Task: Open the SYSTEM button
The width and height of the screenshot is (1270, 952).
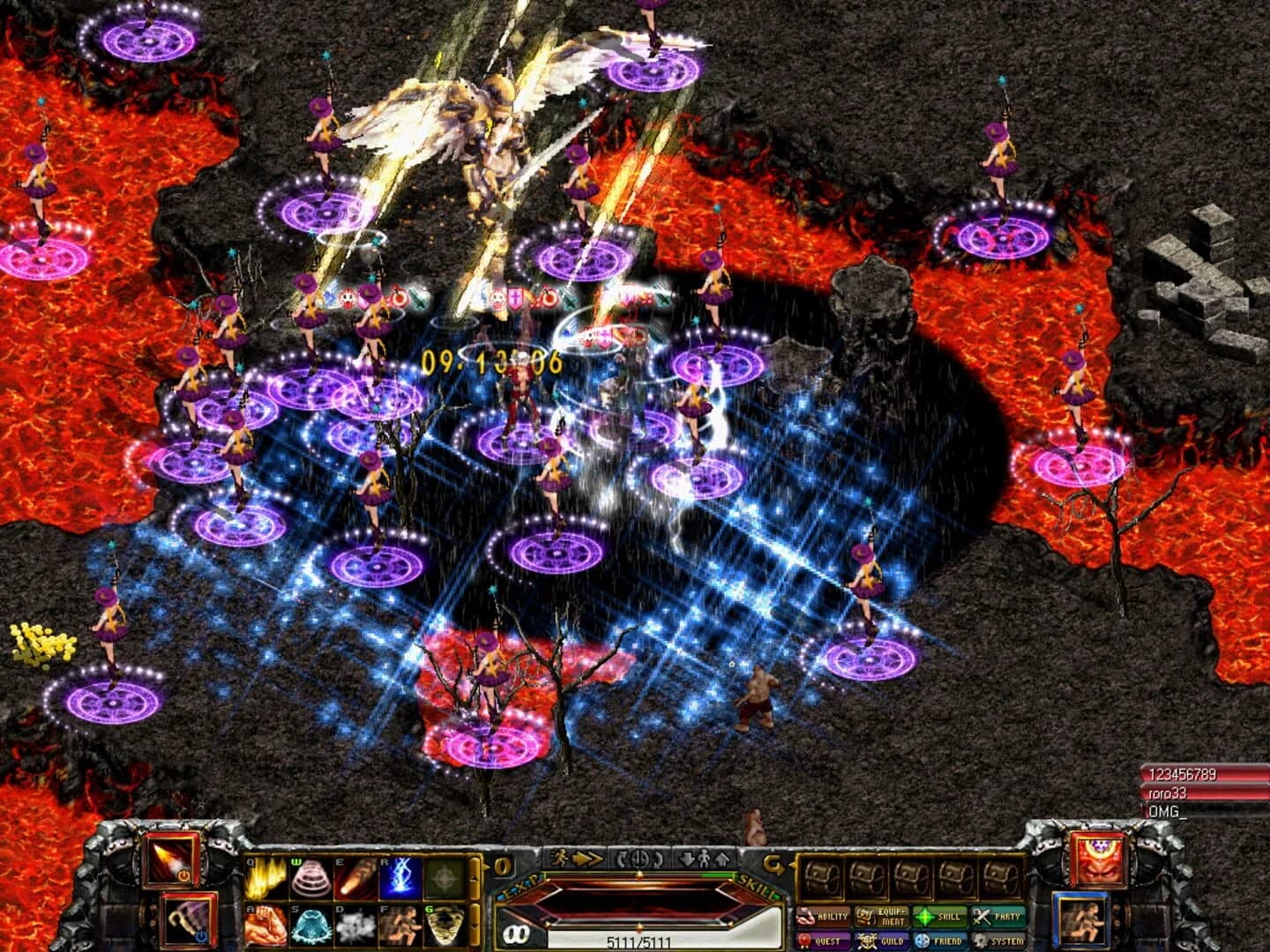Action: tap(997, 940)
